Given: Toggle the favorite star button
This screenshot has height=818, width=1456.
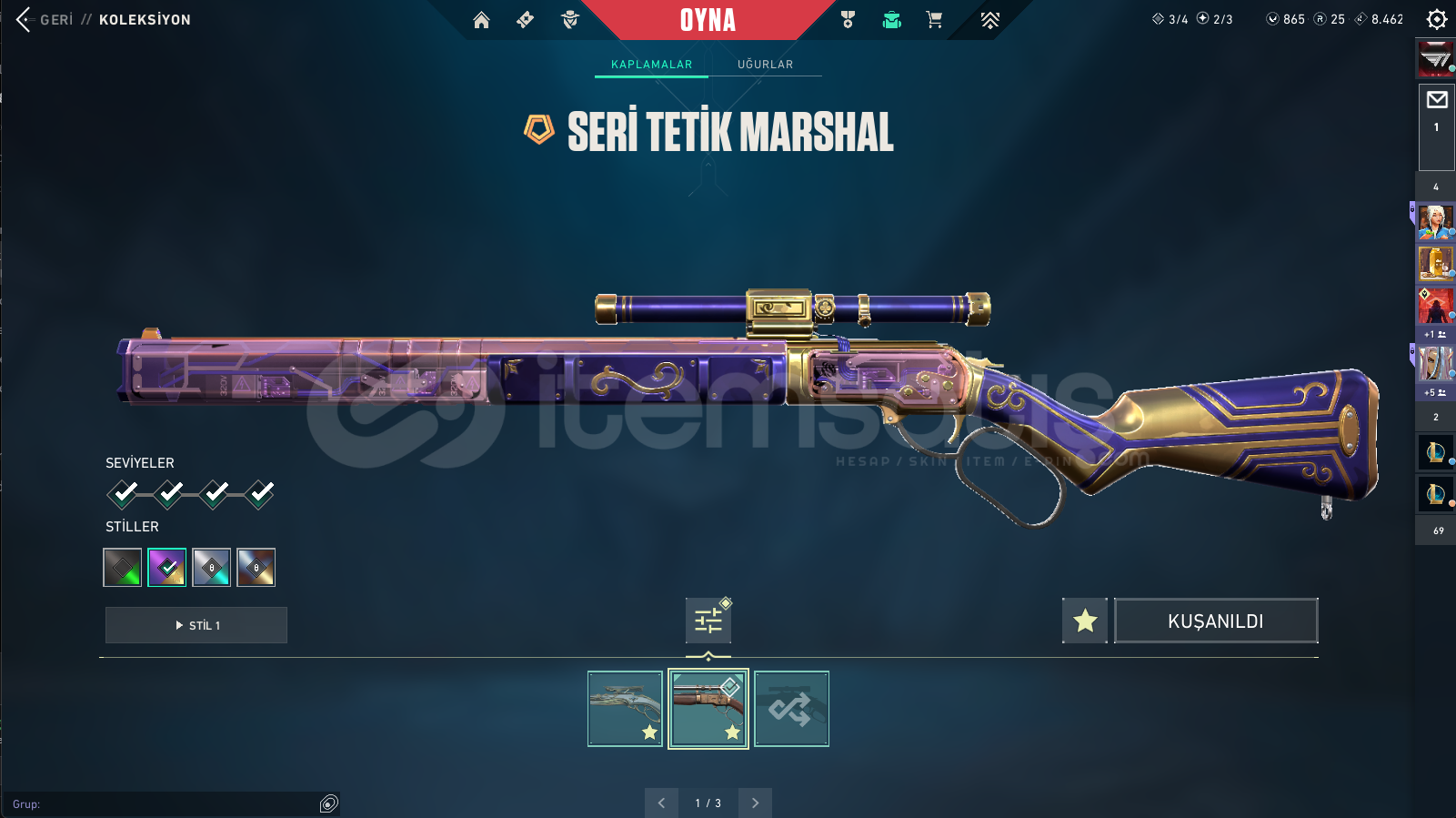Looking at the screenshot, I should [1085, 621].
